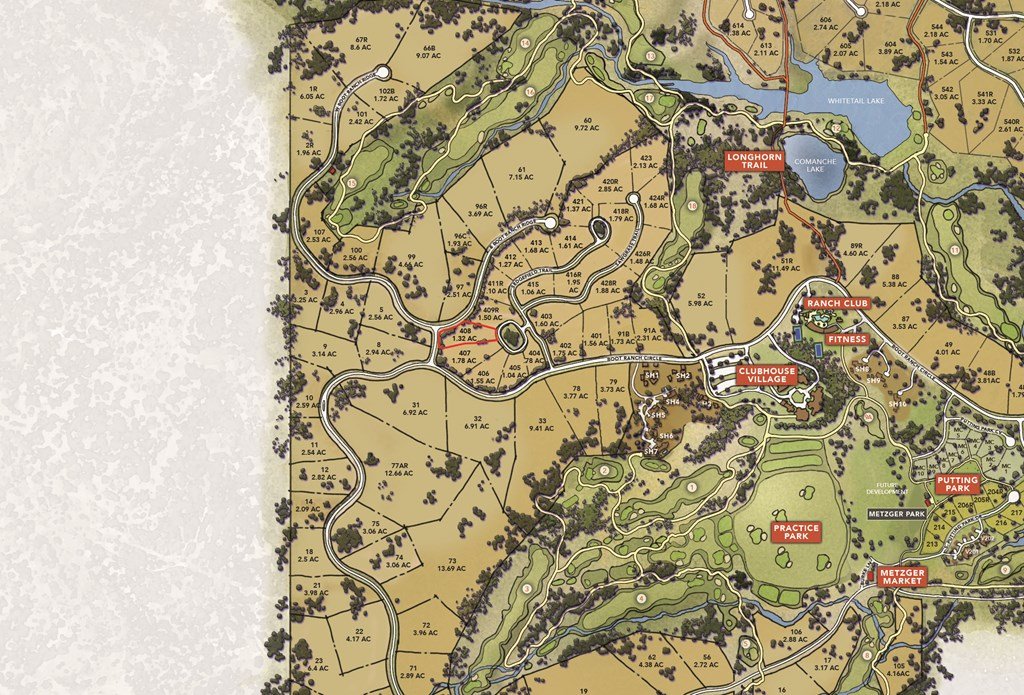Click the Fitness marker on the map
Image resolution: width=1024 pixels, height=695 pixels.
coord(846,339)
